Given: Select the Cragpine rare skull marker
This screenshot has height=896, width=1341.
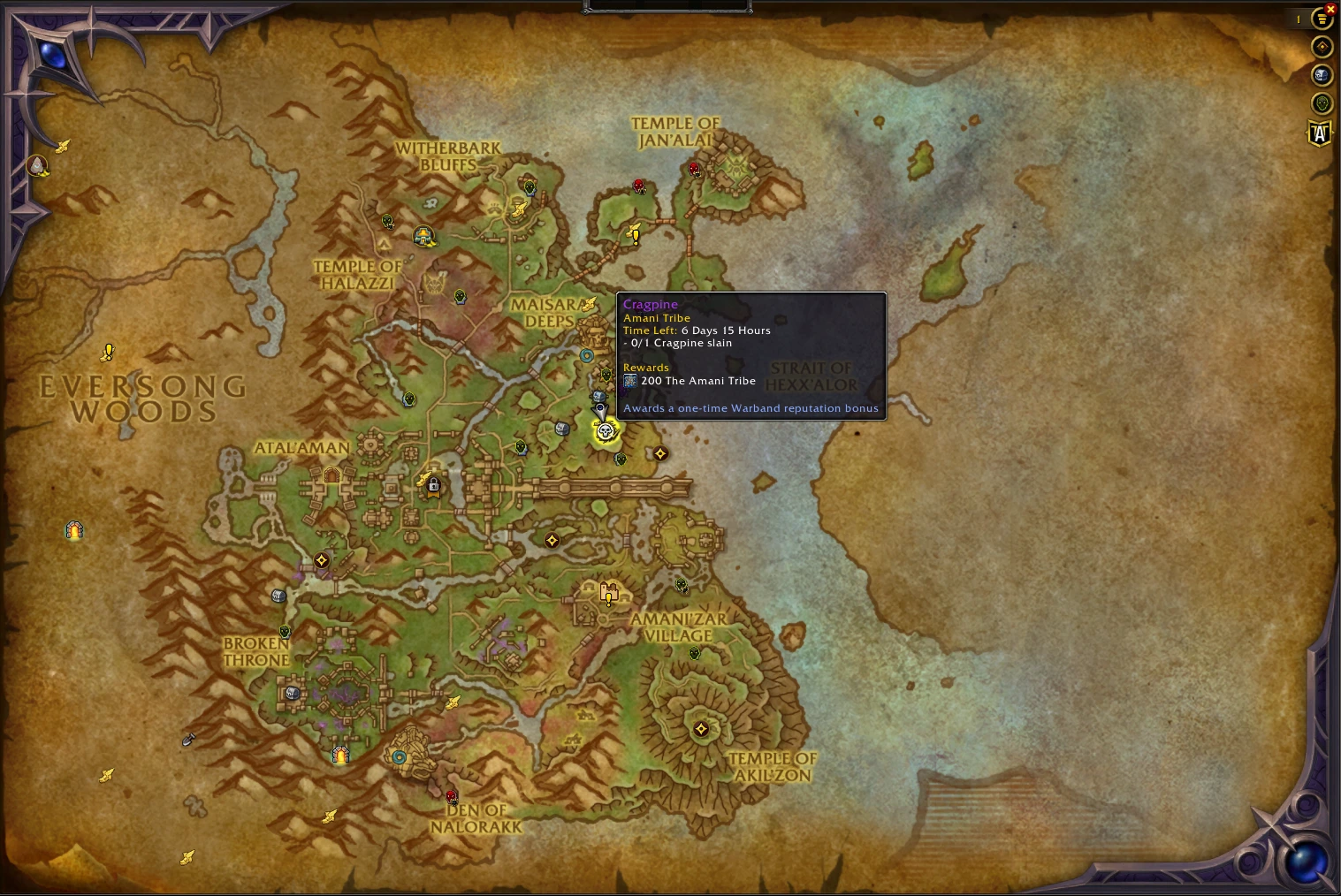Looking at the screenshot, I should point(605,430).
